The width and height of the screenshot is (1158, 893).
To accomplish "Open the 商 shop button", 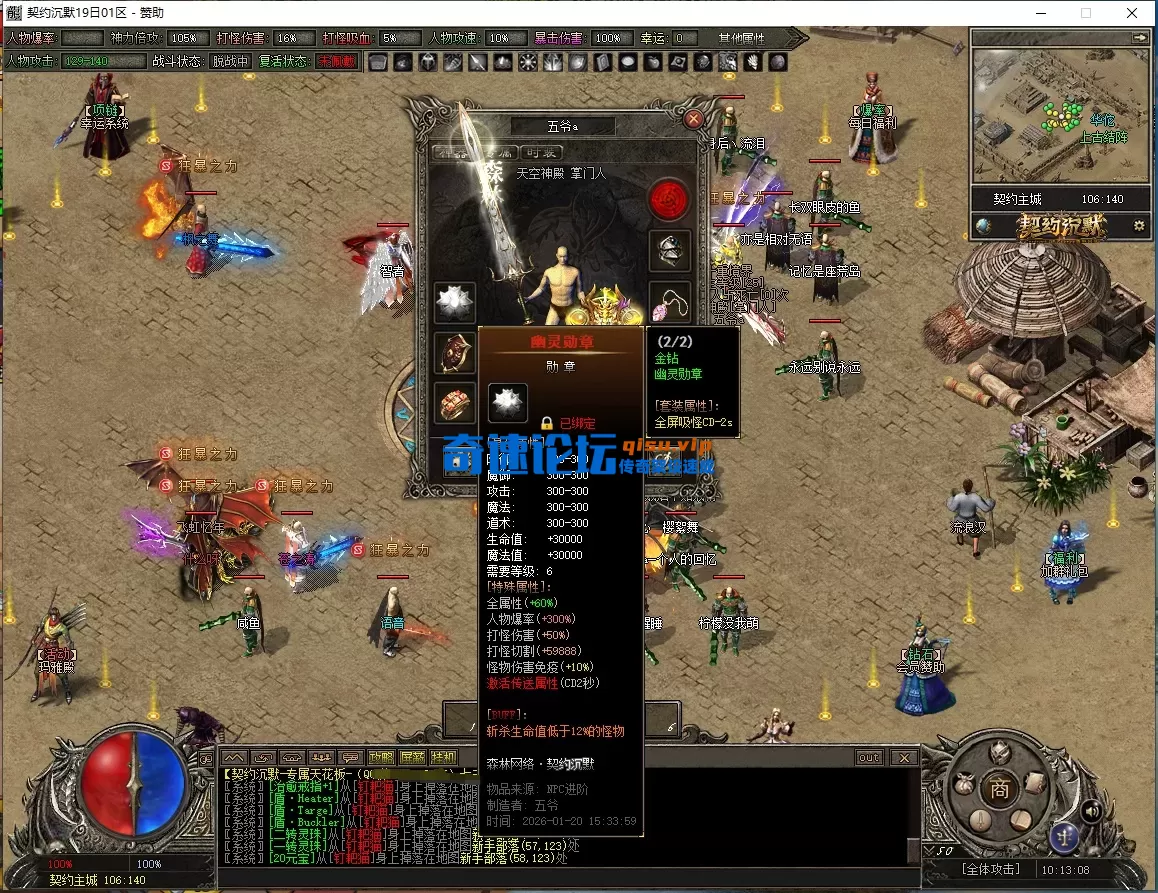I will coord(998,787).
